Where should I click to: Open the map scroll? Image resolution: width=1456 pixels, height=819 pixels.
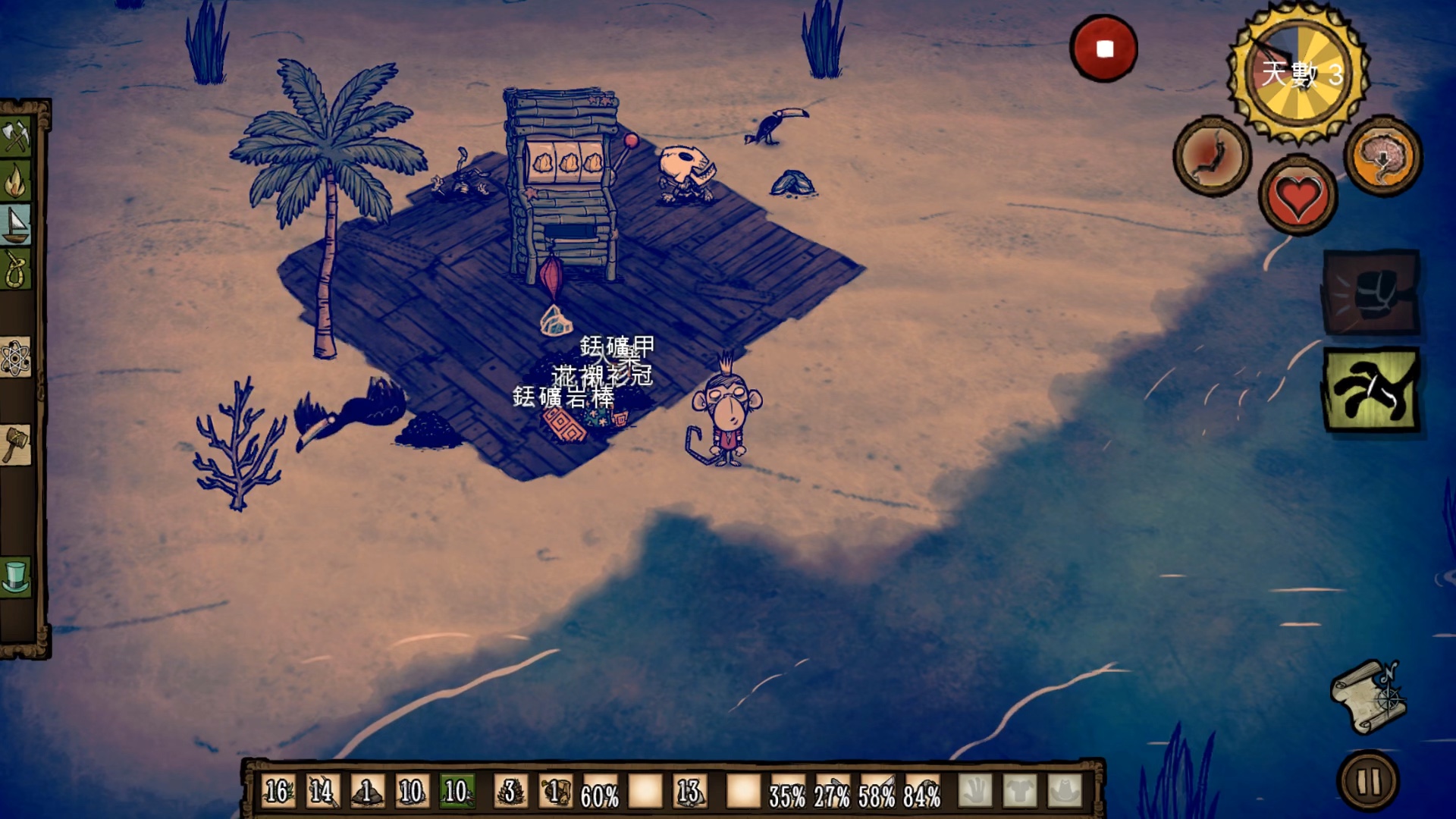(x=1370, y=698)
